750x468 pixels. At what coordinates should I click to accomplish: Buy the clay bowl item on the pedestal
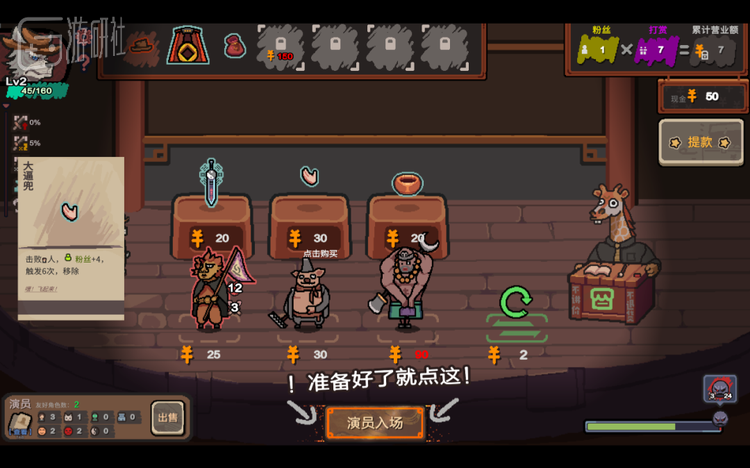click(x=407, y=184)
